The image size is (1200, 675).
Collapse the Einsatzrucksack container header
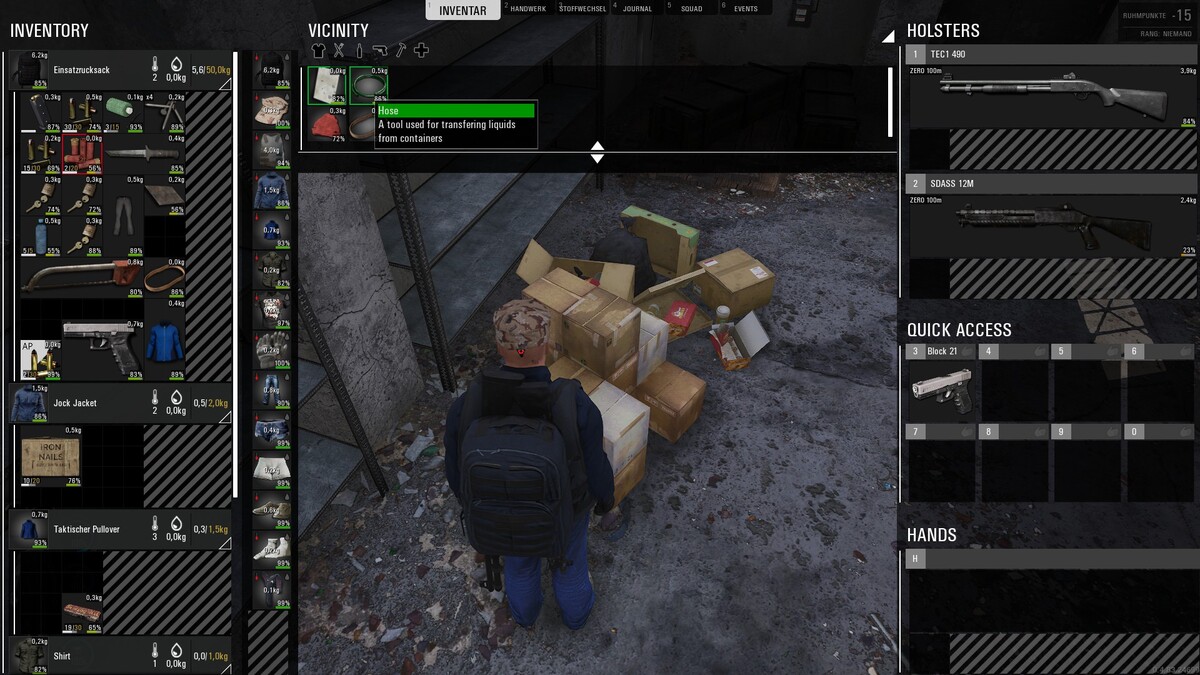coord(224,85)
